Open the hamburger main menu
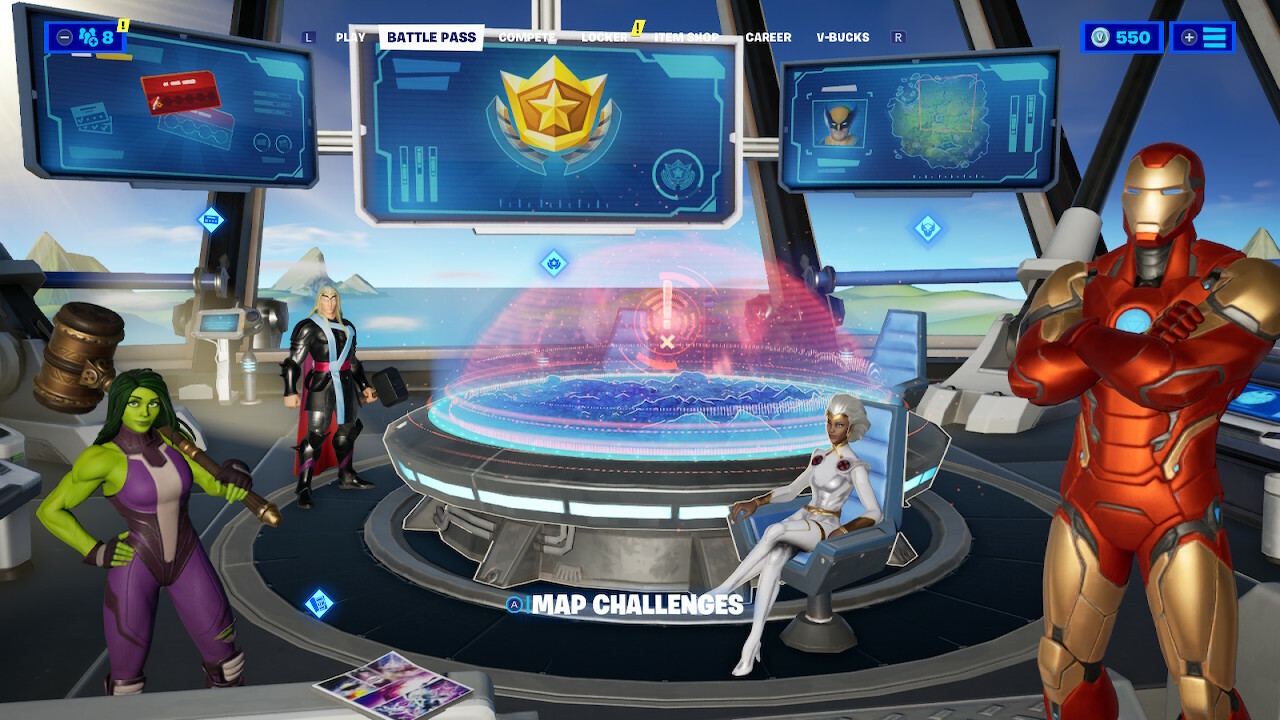This screenshot has height=720, width=1280. [1203, 38]
